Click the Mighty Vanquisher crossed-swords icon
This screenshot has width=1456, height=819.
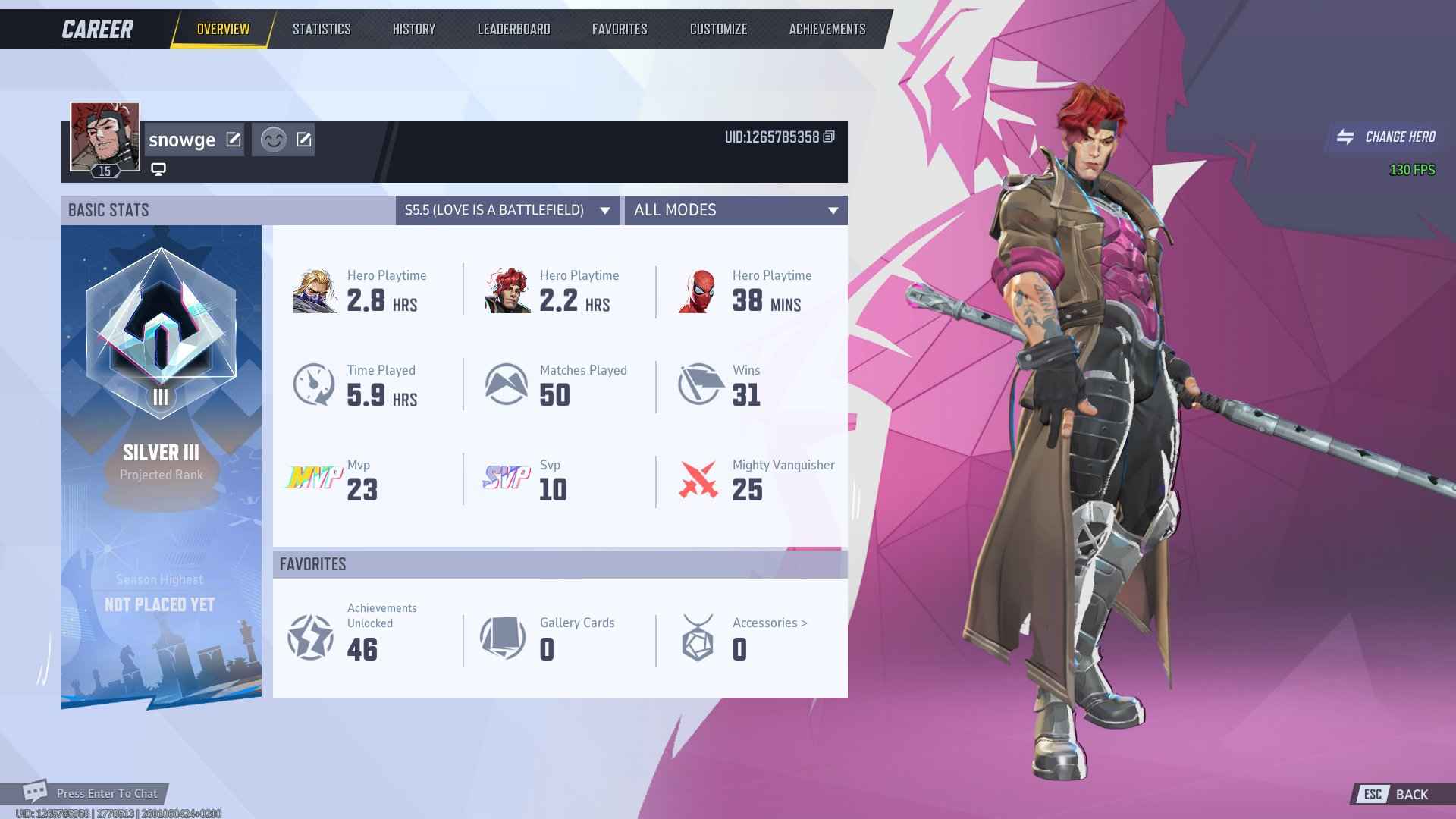pos(699,478)
